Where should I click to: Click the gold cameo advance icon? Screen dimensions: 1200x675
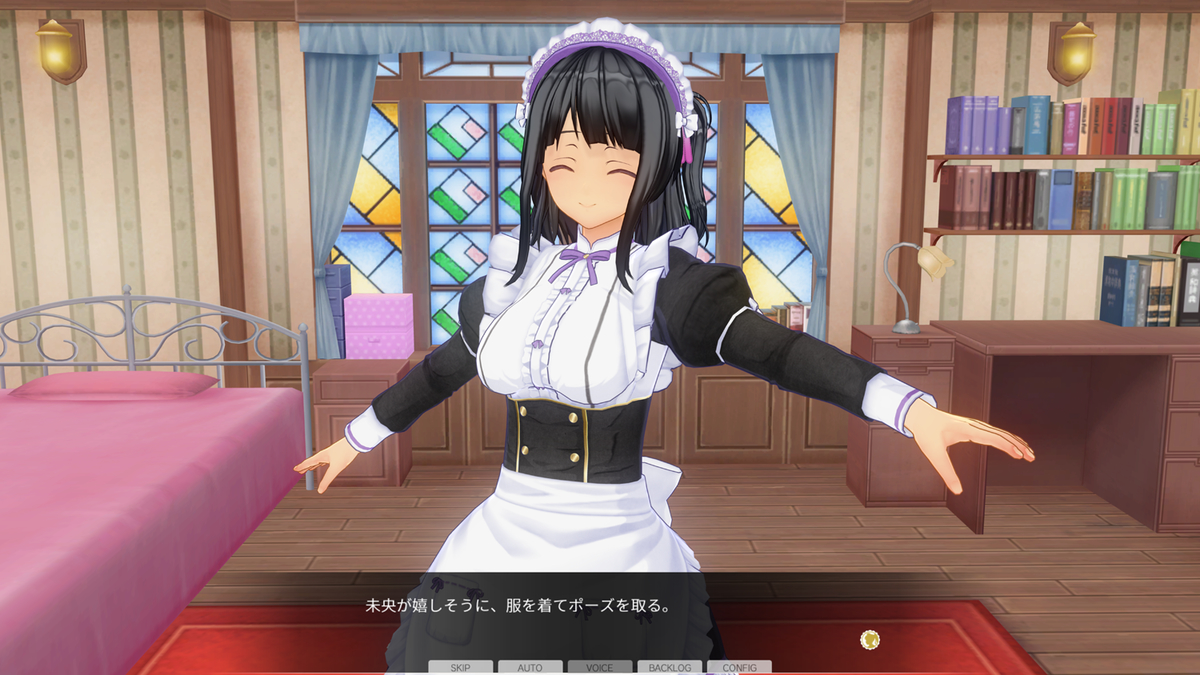(870, 638)
